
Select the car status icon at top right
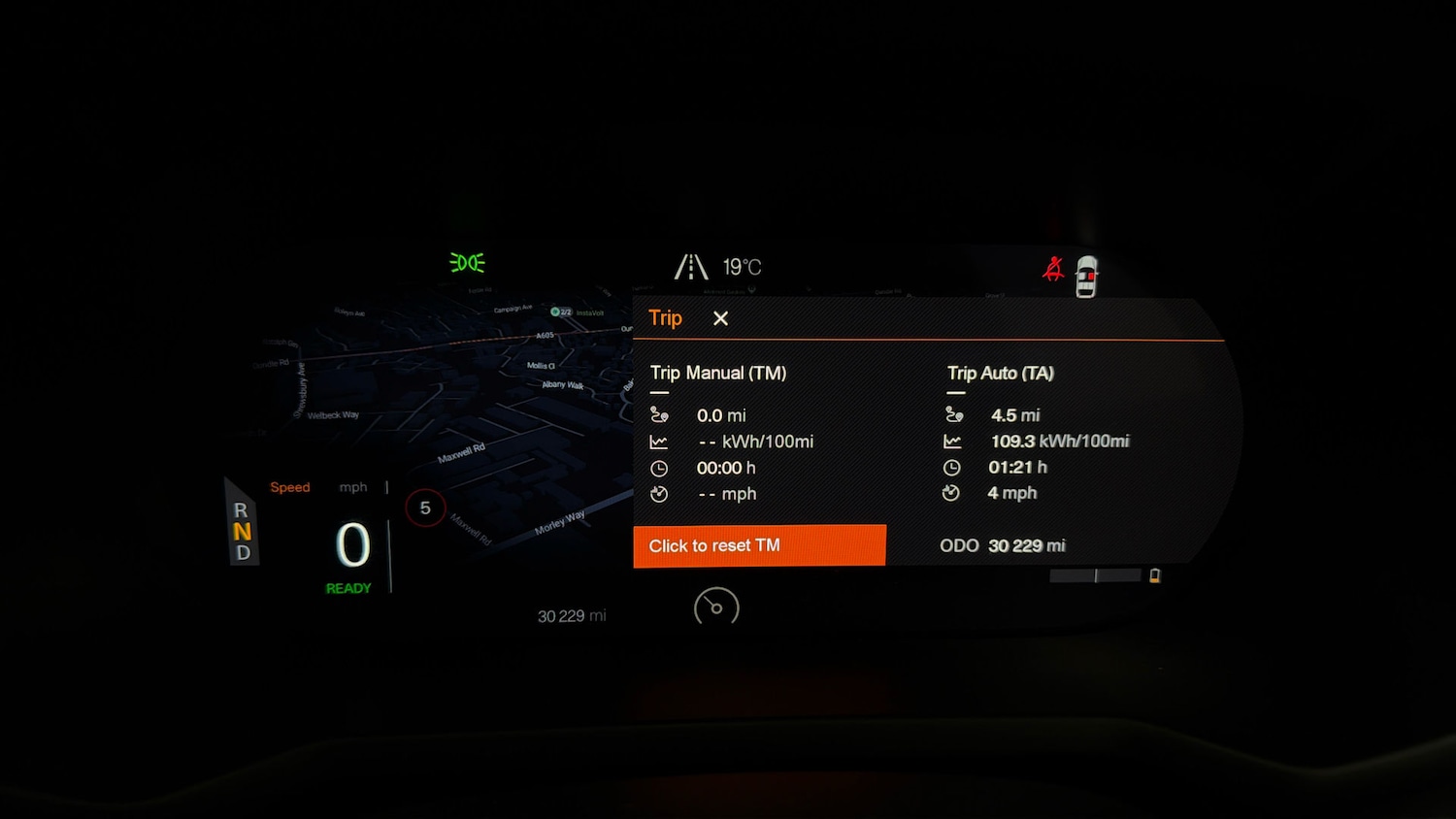pyautogui.click(x=1086, y=275)
